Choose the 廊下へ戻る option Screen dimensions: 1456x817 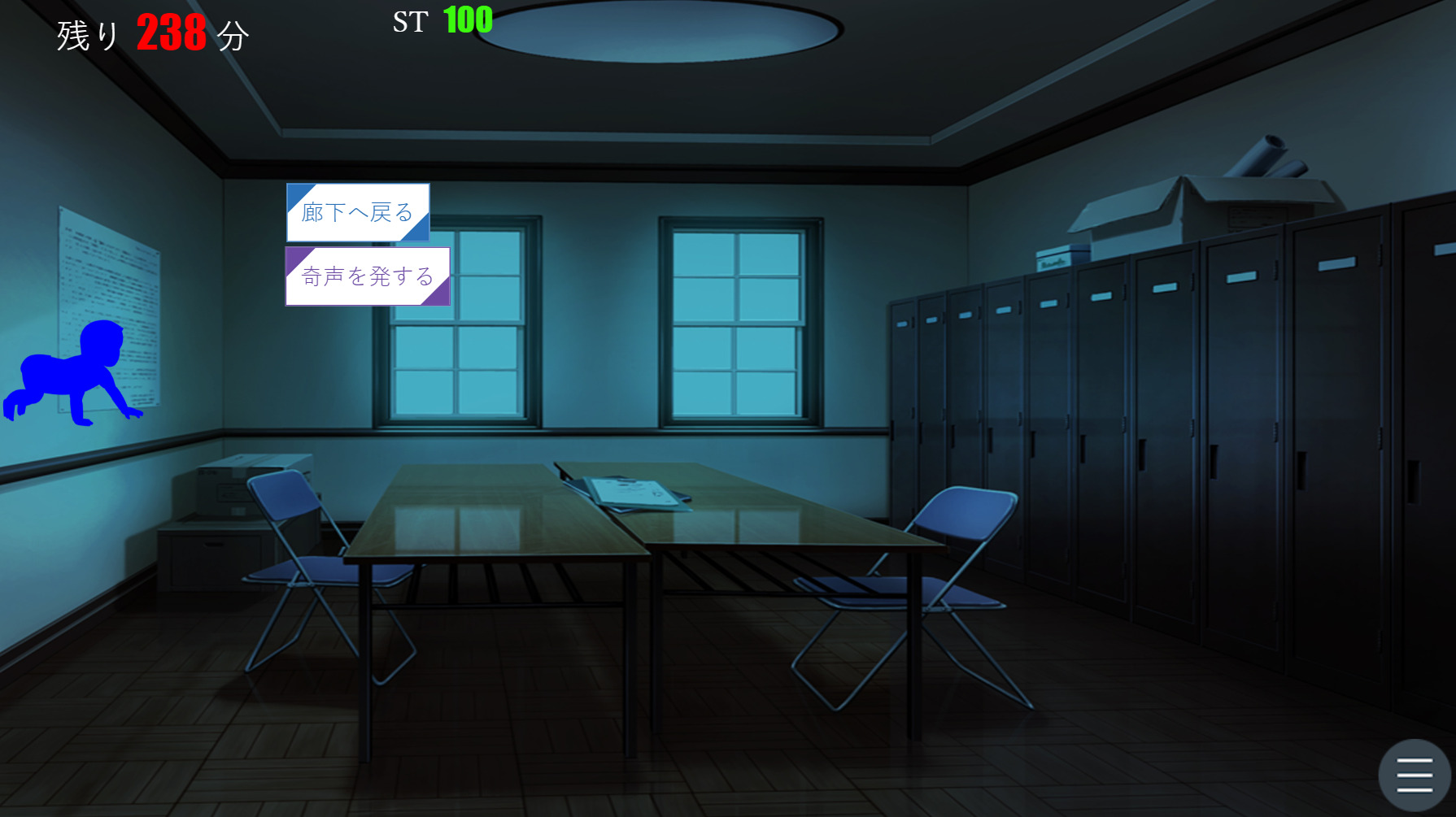coord(358,212)
